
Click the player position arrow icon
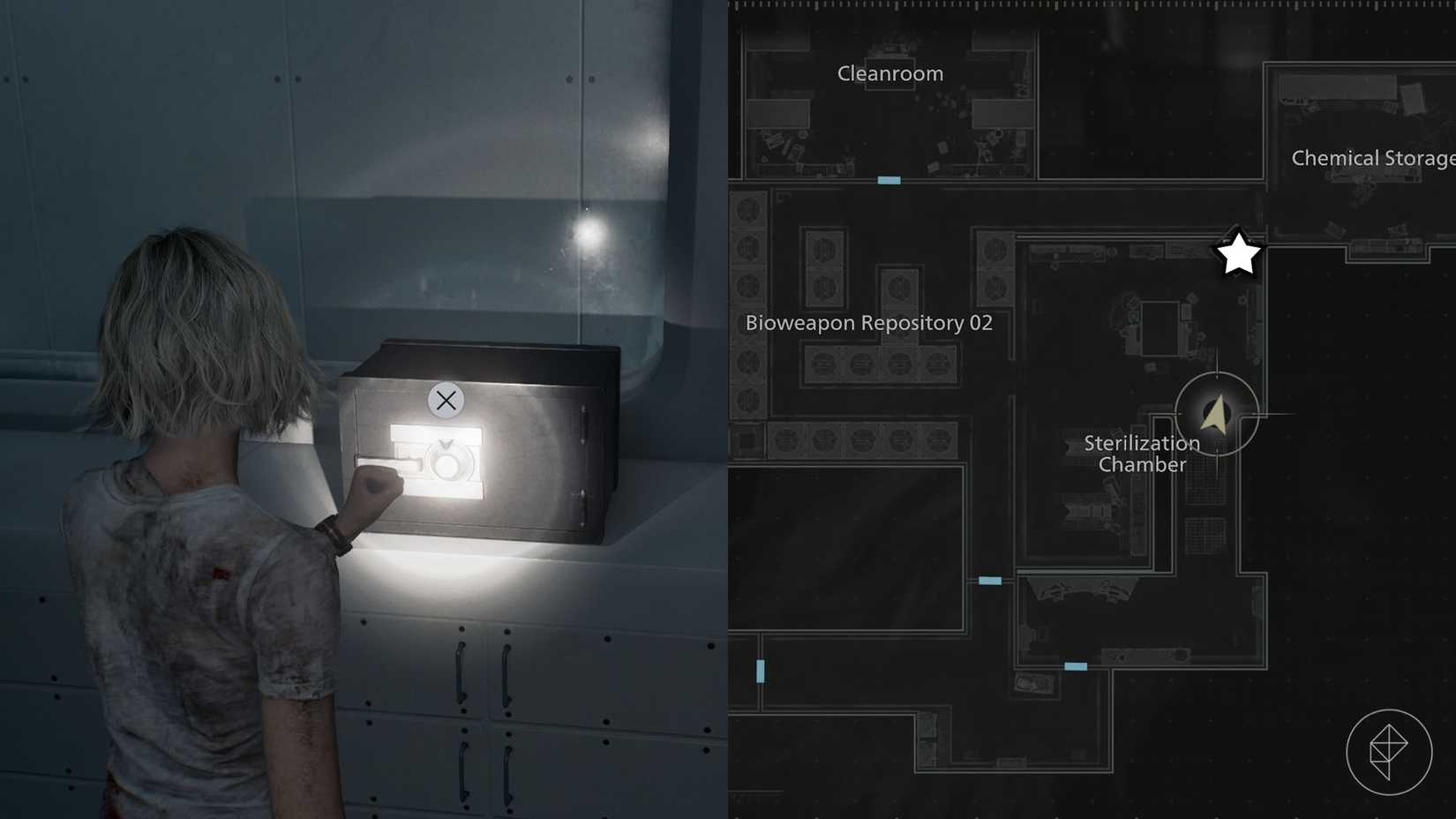click(1215, 415)
